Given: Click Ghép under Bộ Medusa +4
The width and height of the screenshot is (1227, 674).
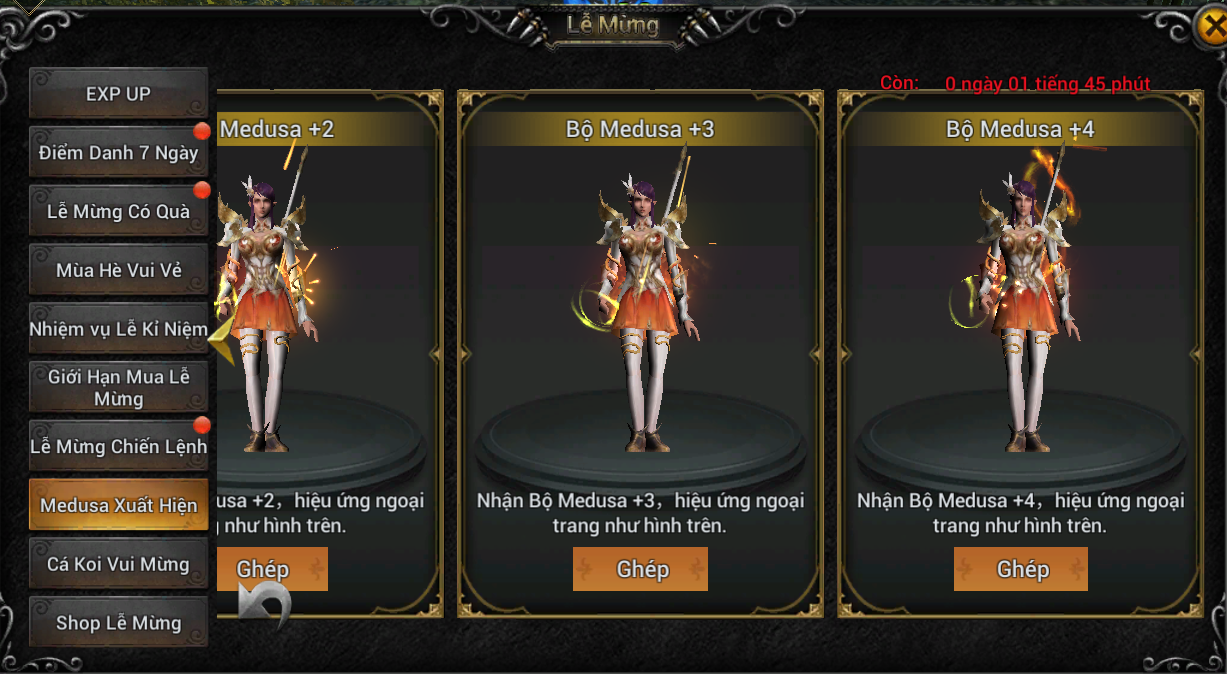Looking at the screenshot, I should (1021, 569).
